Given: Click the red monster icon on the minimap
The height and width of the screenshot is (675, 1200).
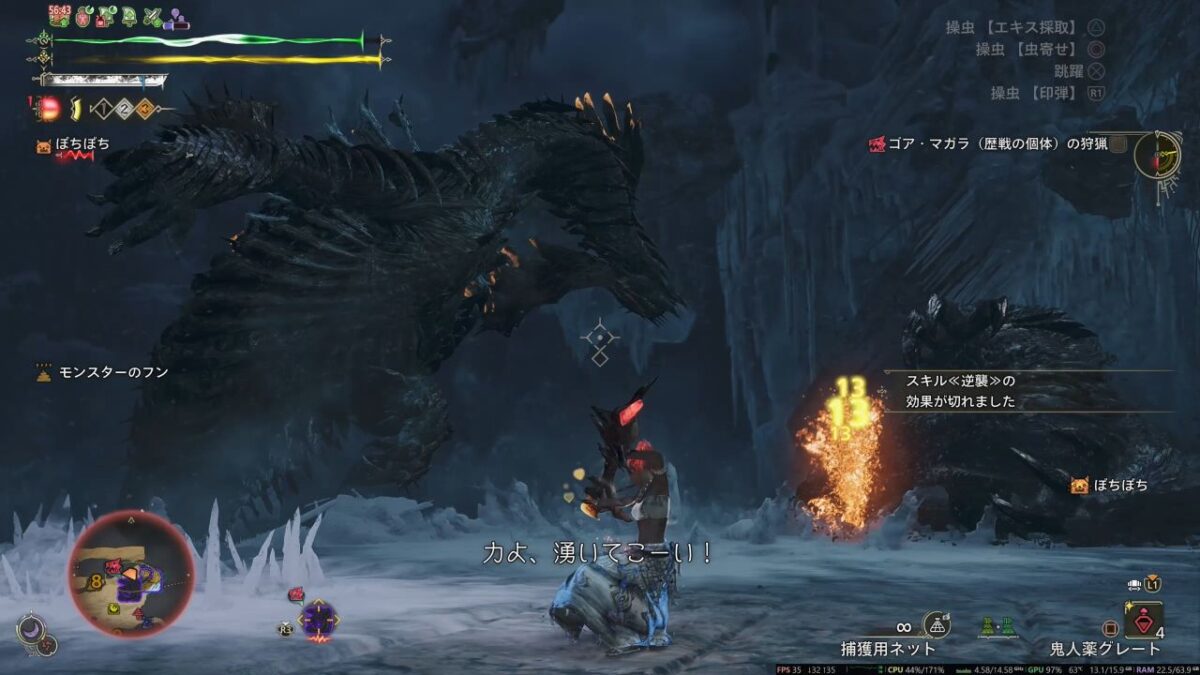Looking at the screenshot, I should (114, 567).
